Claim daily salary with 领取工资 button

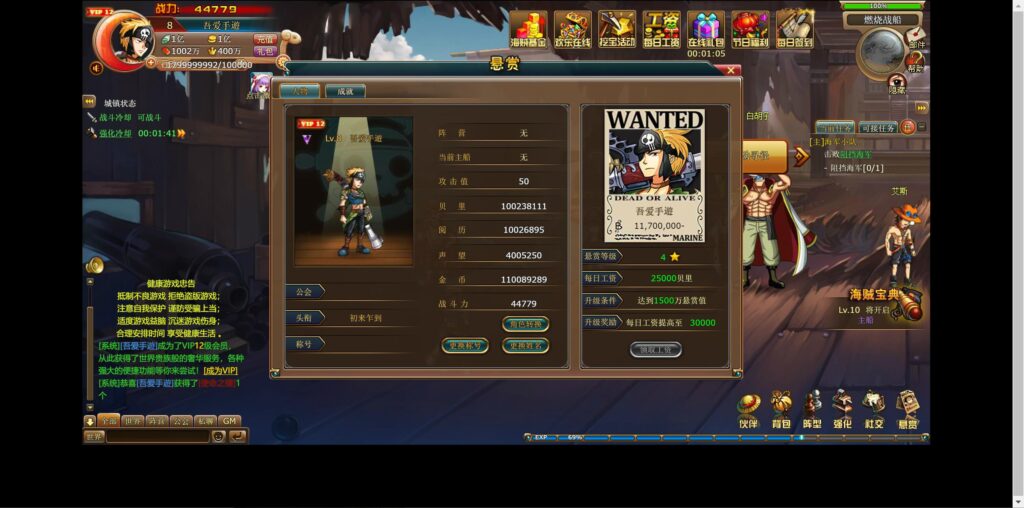(655, 349)
